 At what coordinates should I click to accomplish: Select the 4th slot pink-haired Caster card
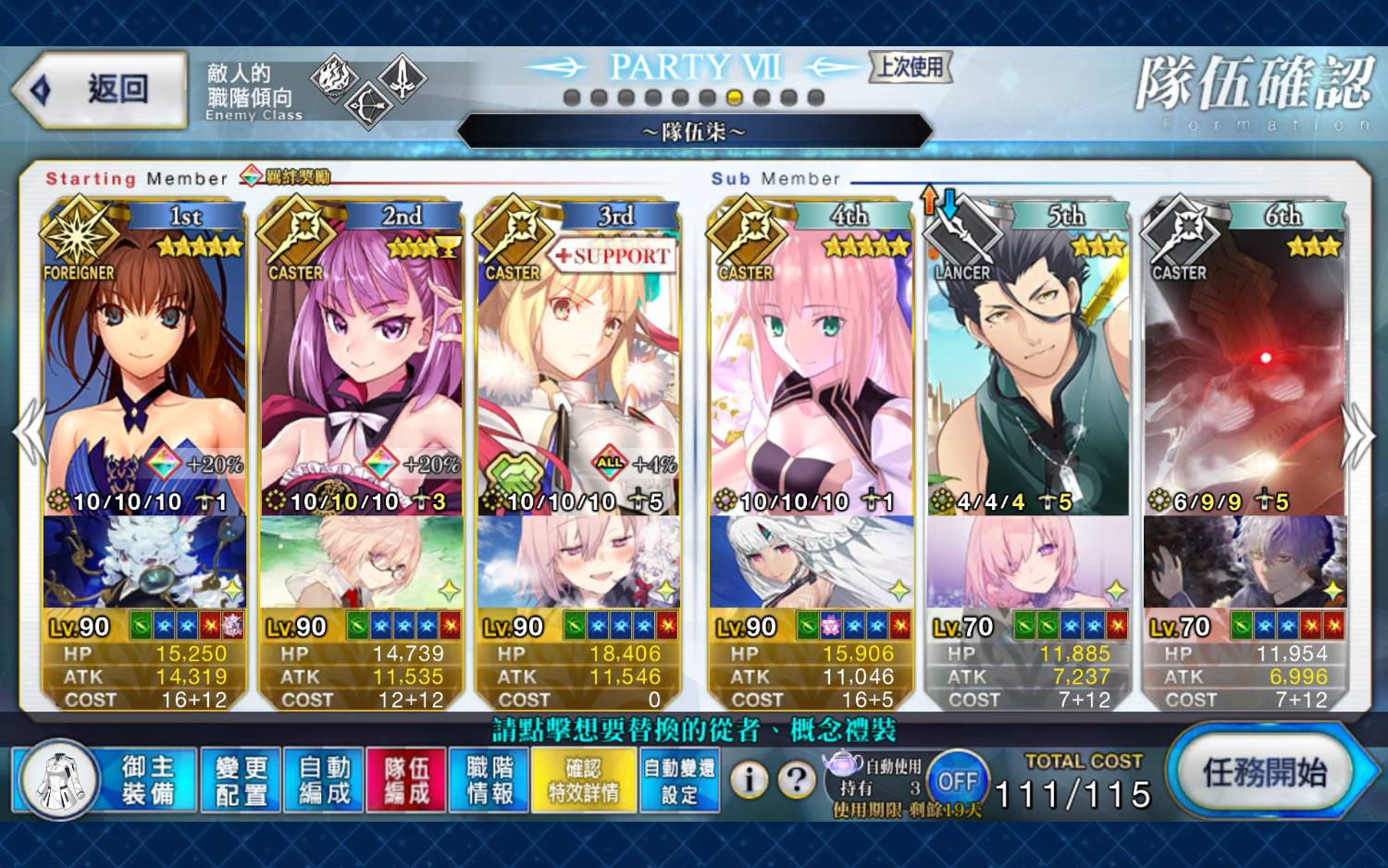[x=811, y=370]
